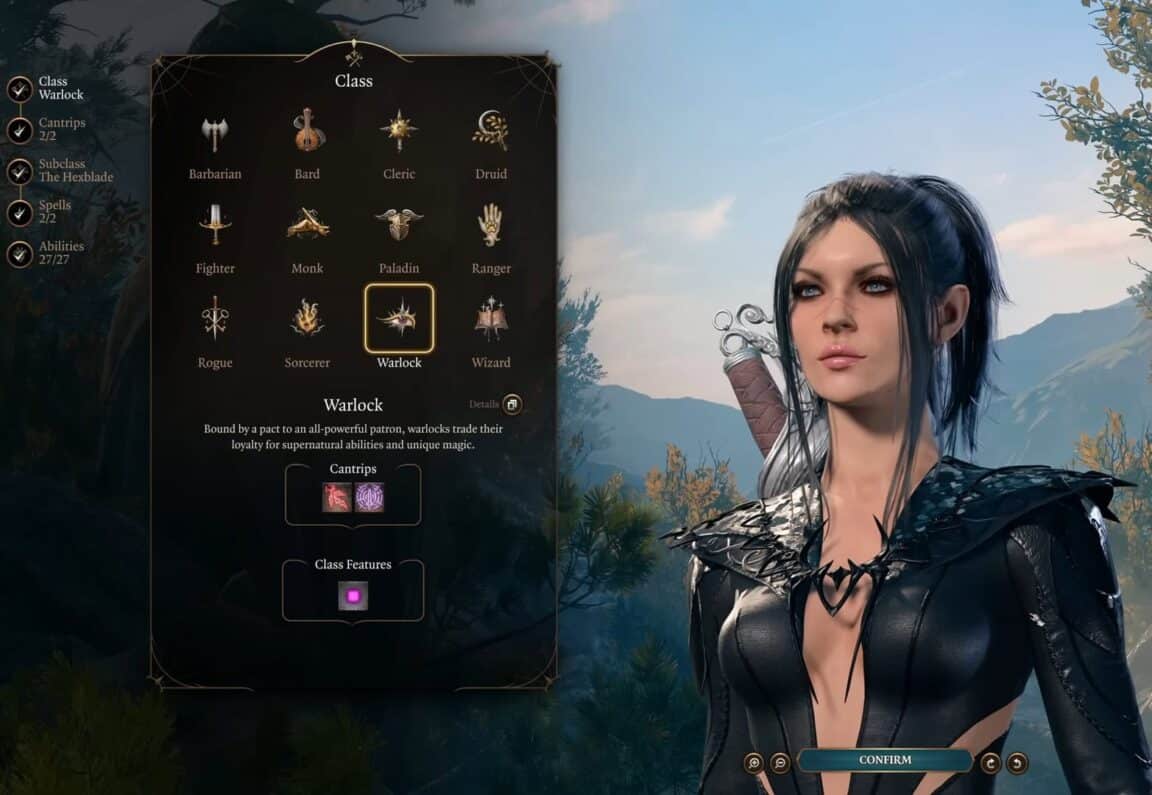Click the highlighted Warlock class
This screenshot has height=795, width=1152.
[399, 319]
